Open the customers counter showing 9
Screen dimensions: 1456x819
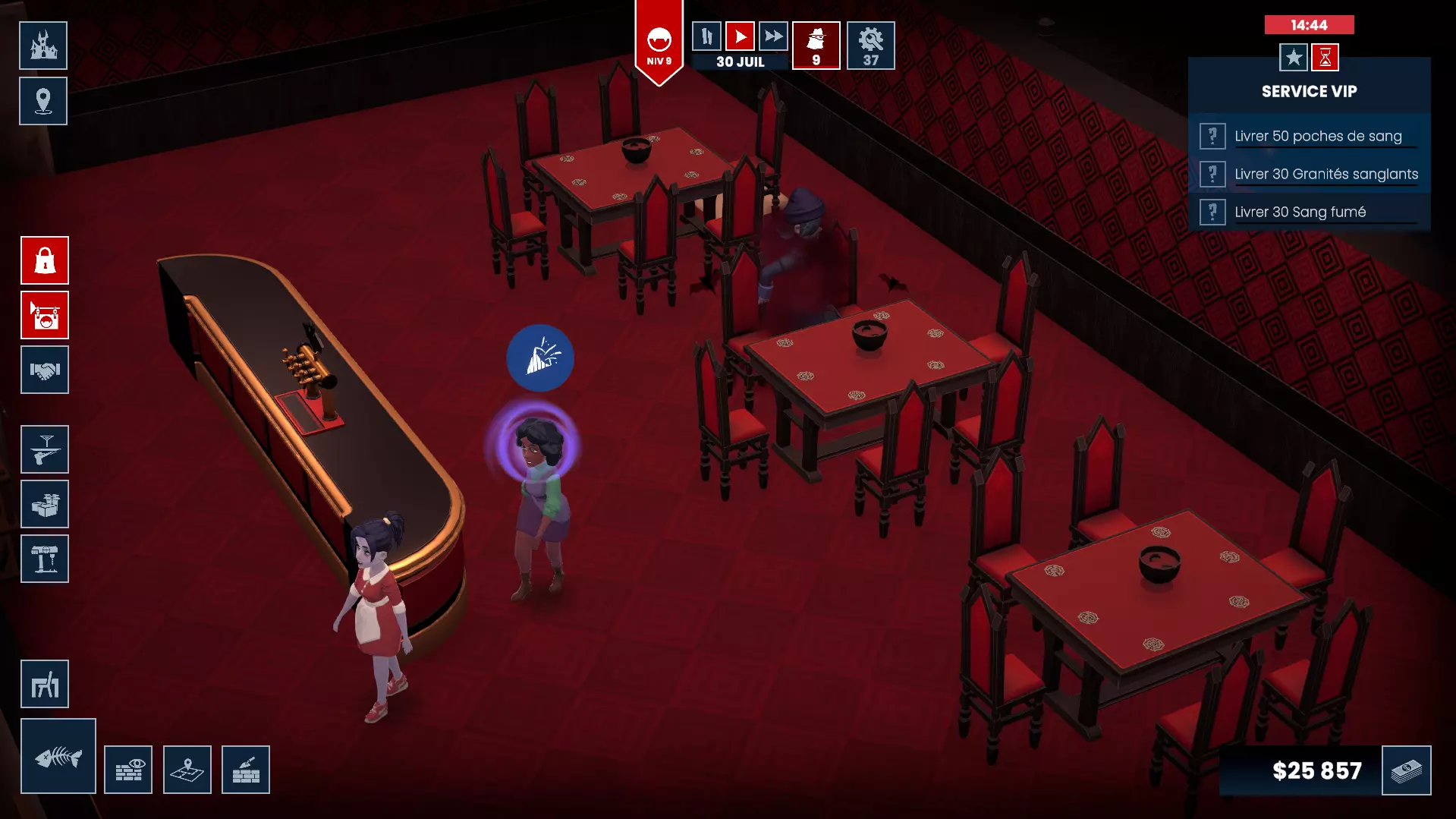point(816,46)
